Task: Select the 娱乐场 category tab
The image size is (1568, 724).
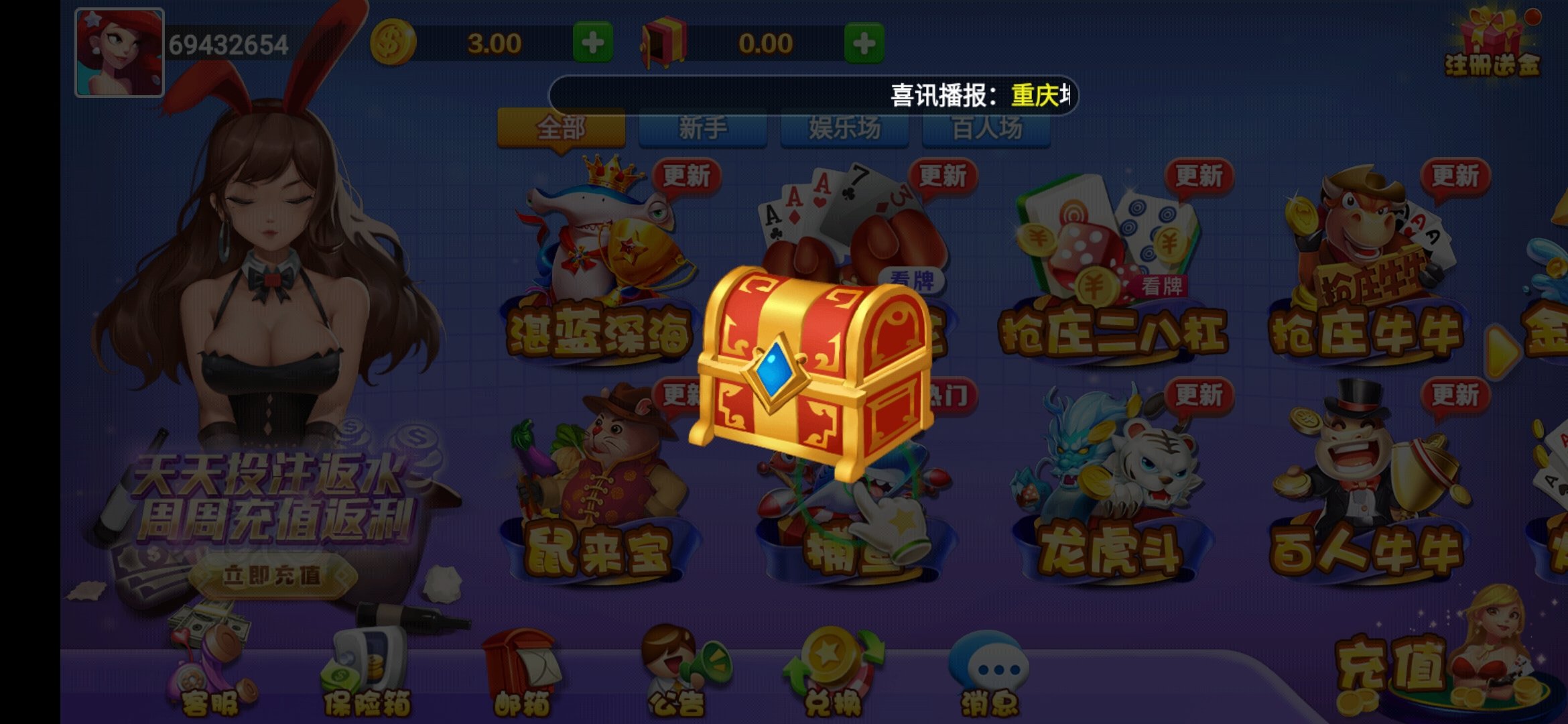Action: pos(846,127)
